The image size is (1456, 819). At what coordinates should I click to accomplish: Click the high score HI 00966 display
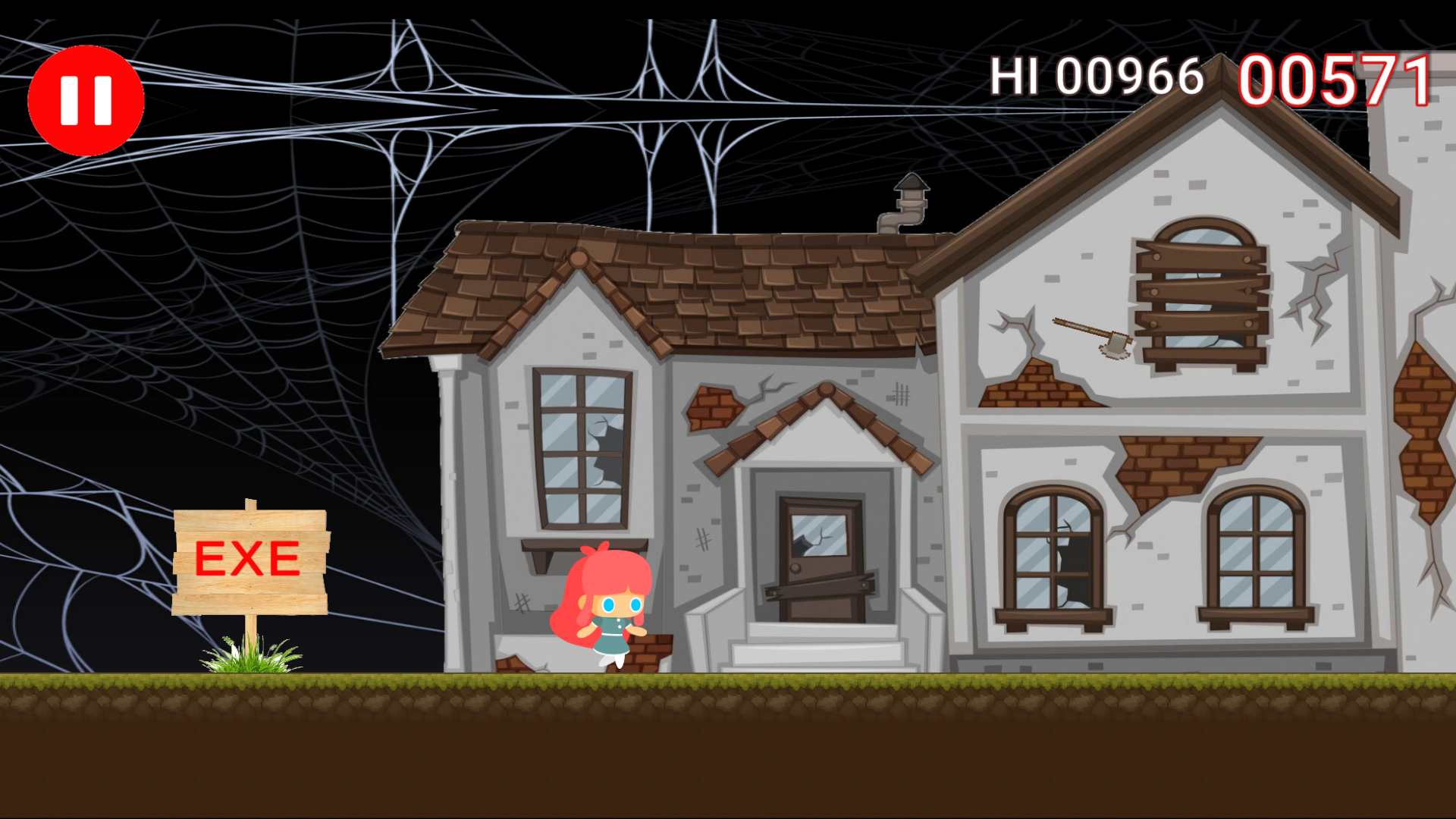pos(1096,76)
